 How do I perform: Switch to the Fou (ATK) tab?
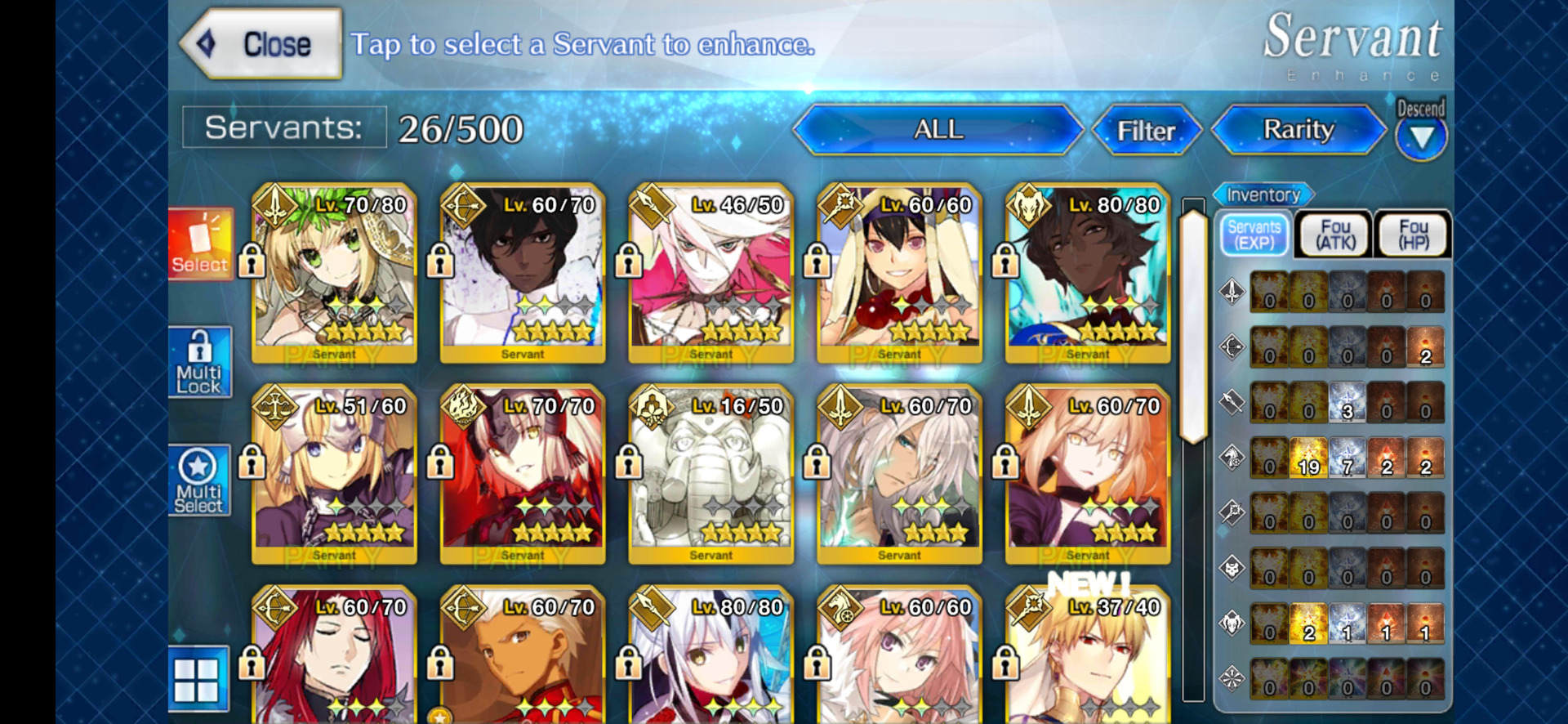pyautogui.click(x=1334, y=235)
